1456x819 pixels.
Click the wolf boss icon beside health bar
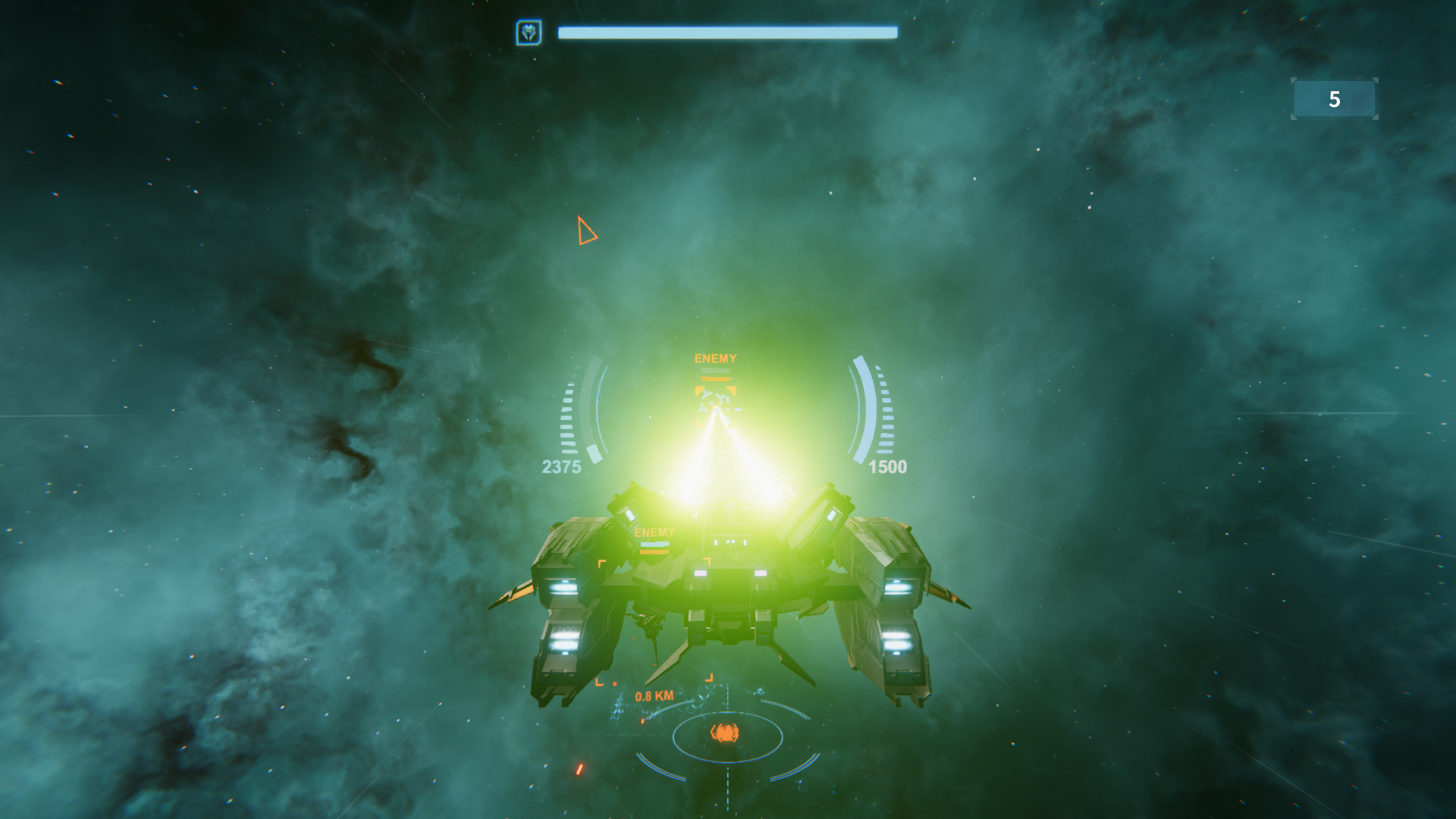pos(531,32)
